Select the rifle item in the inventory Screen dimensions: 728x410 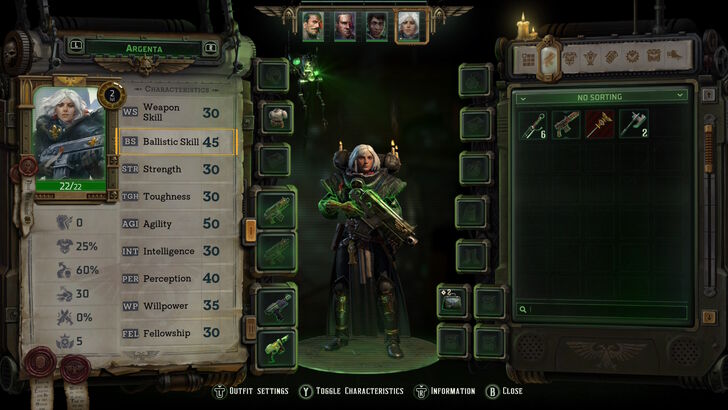pyautogui.click(x=567, y=123)
